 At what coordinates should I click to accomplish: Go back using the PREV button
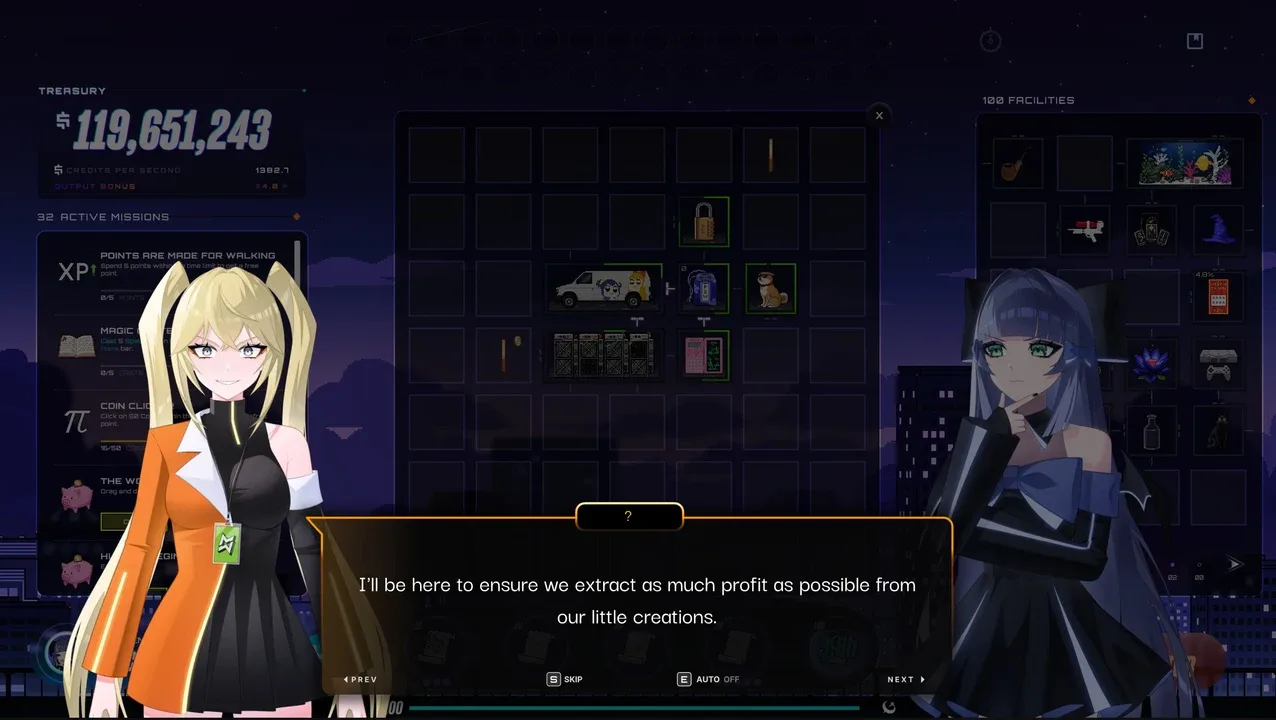point(360,679)
